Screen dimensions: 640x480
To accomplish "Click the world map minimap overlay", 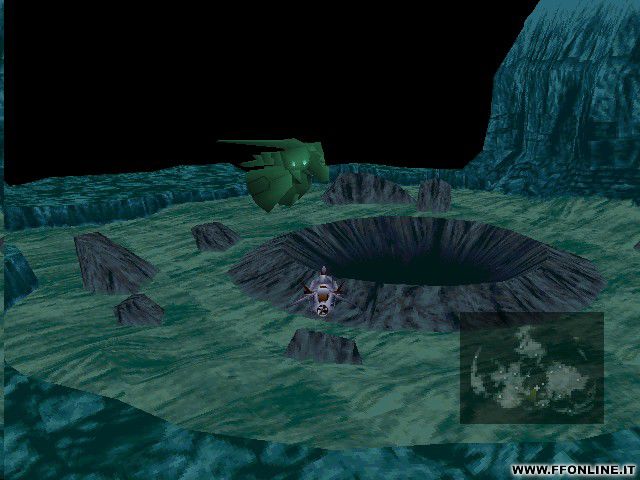I will [x=531, y=367].
